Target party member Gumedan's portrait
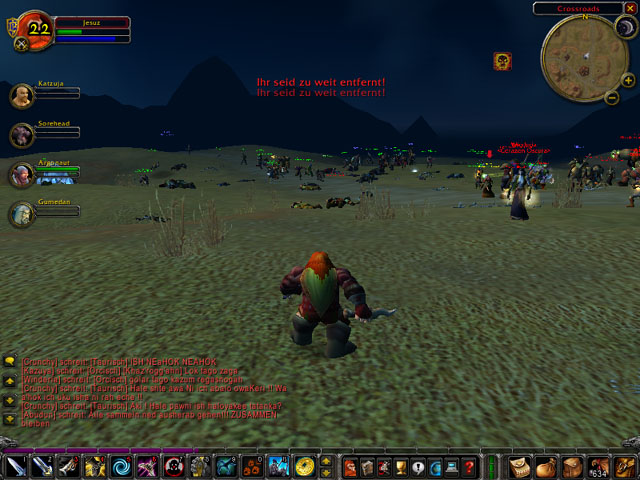 click(x=21, y=213)
